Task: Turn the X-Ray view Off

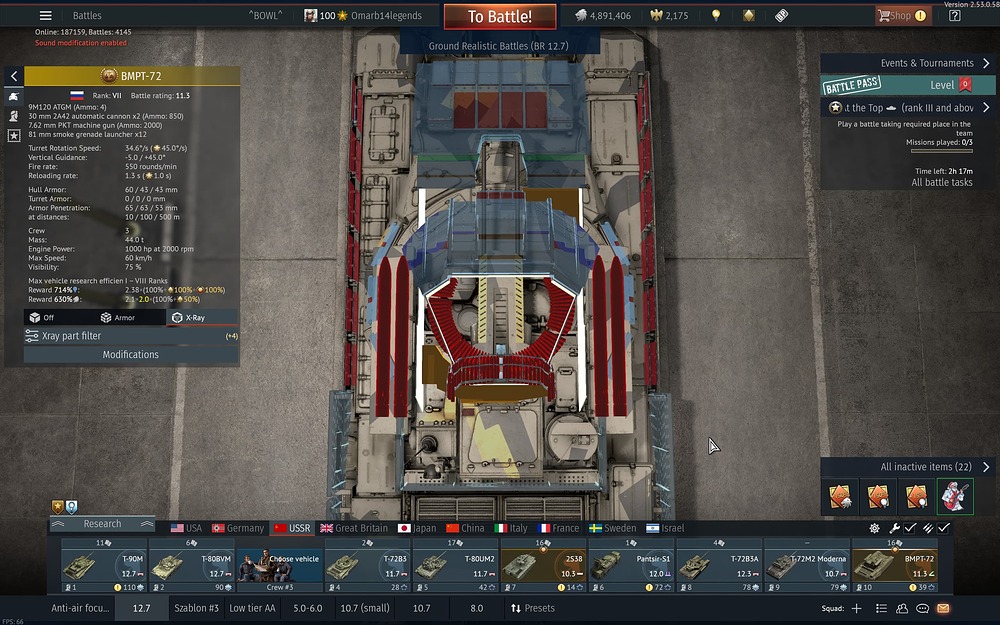Action: (43, 317)
